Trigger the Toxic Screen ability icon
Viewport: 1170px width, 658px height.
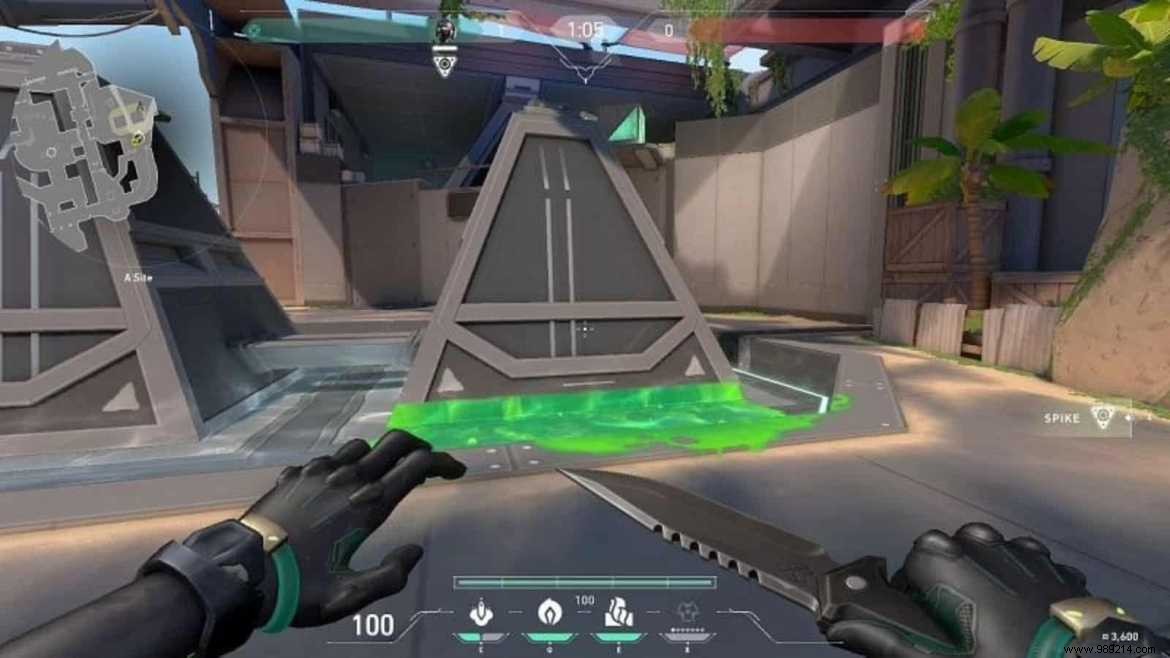pyautogui.click(x=617, y=613)
